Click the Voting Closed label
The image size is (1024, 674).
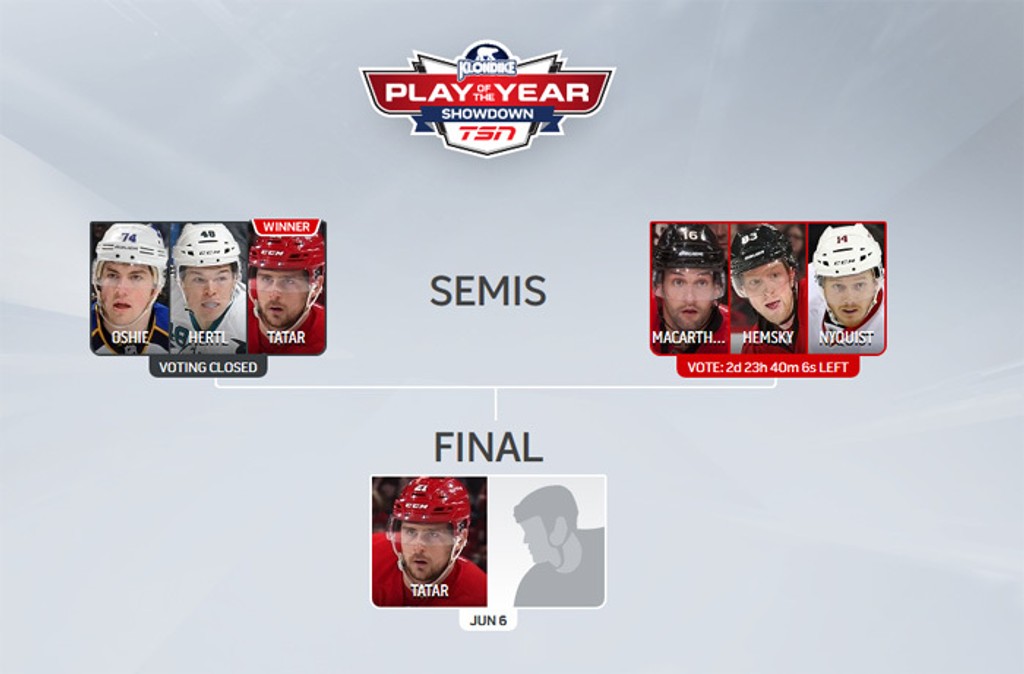209,367
